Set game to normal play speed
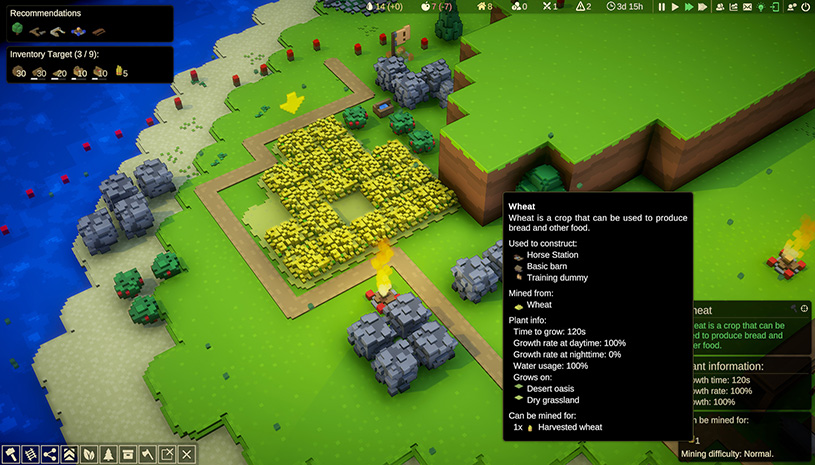The image size is (815, 465). pyautogui.click(x=676, y=7)
